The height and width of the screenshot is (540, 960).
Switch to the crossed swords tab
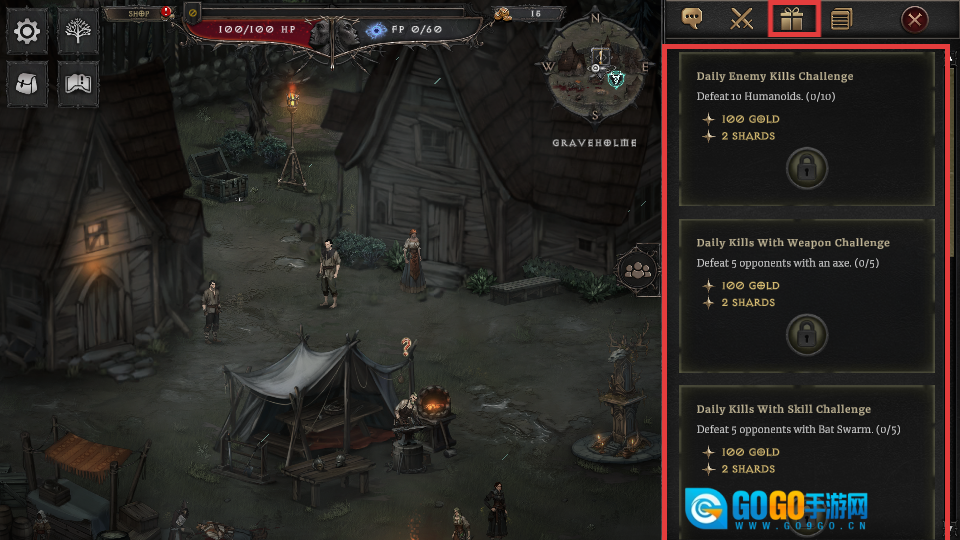(x=741, y=19)
